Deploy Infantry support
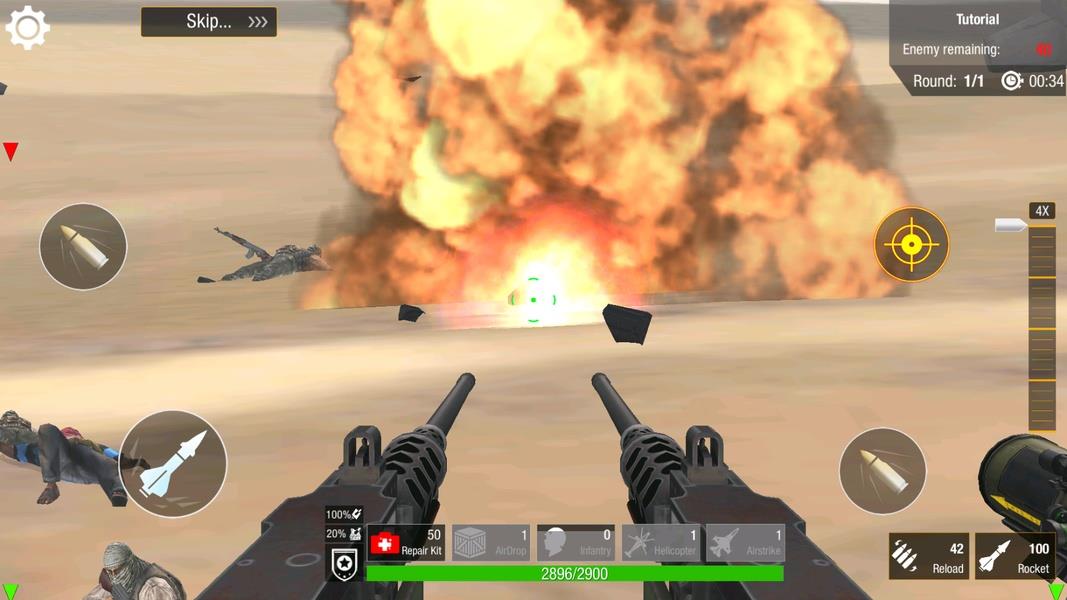Image resolution: width=1067 pixels, height=600 pixels. [x=576, y=543]
